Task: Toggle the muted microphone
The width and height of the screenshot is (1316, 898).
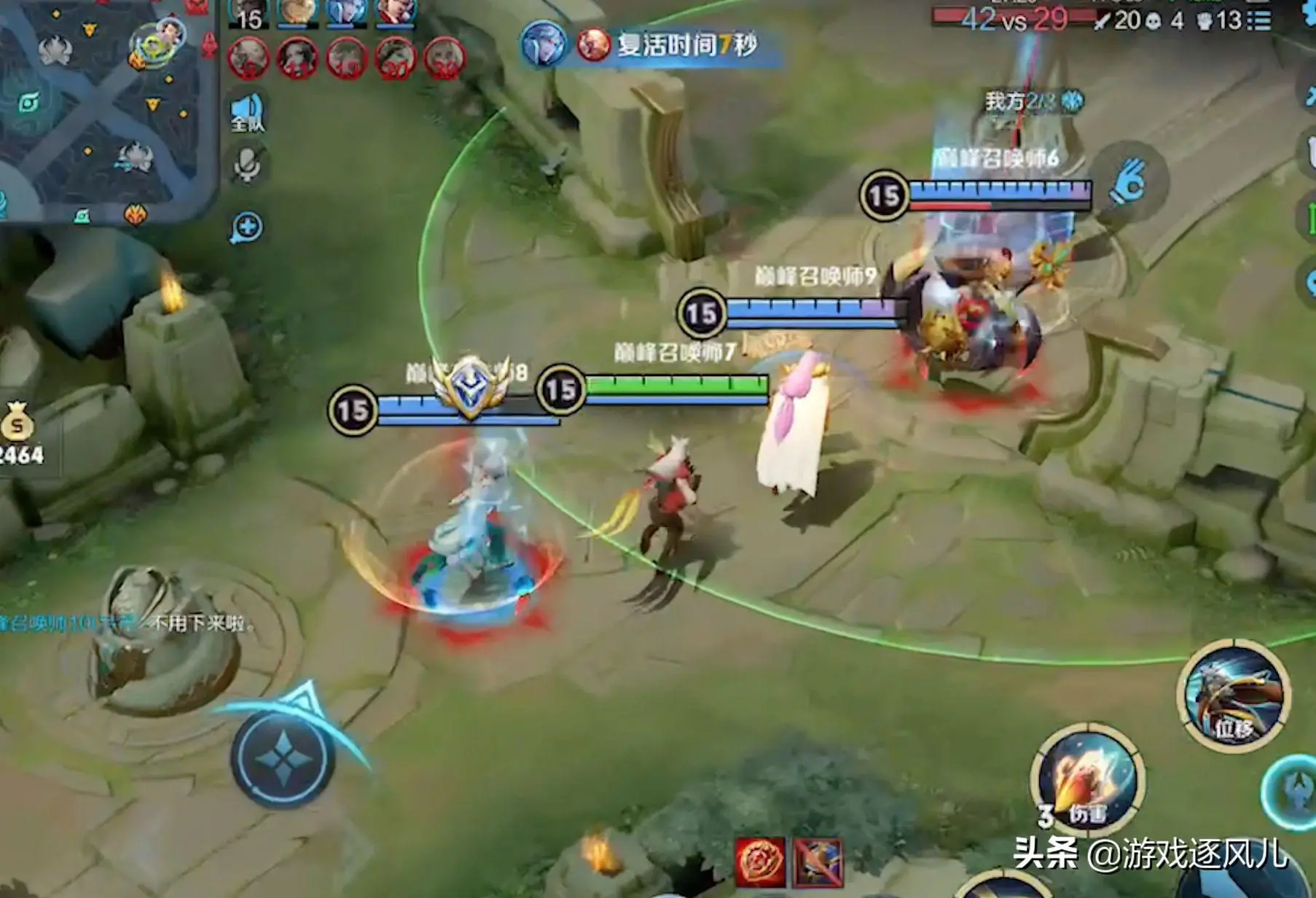Action: pos(246,165)
